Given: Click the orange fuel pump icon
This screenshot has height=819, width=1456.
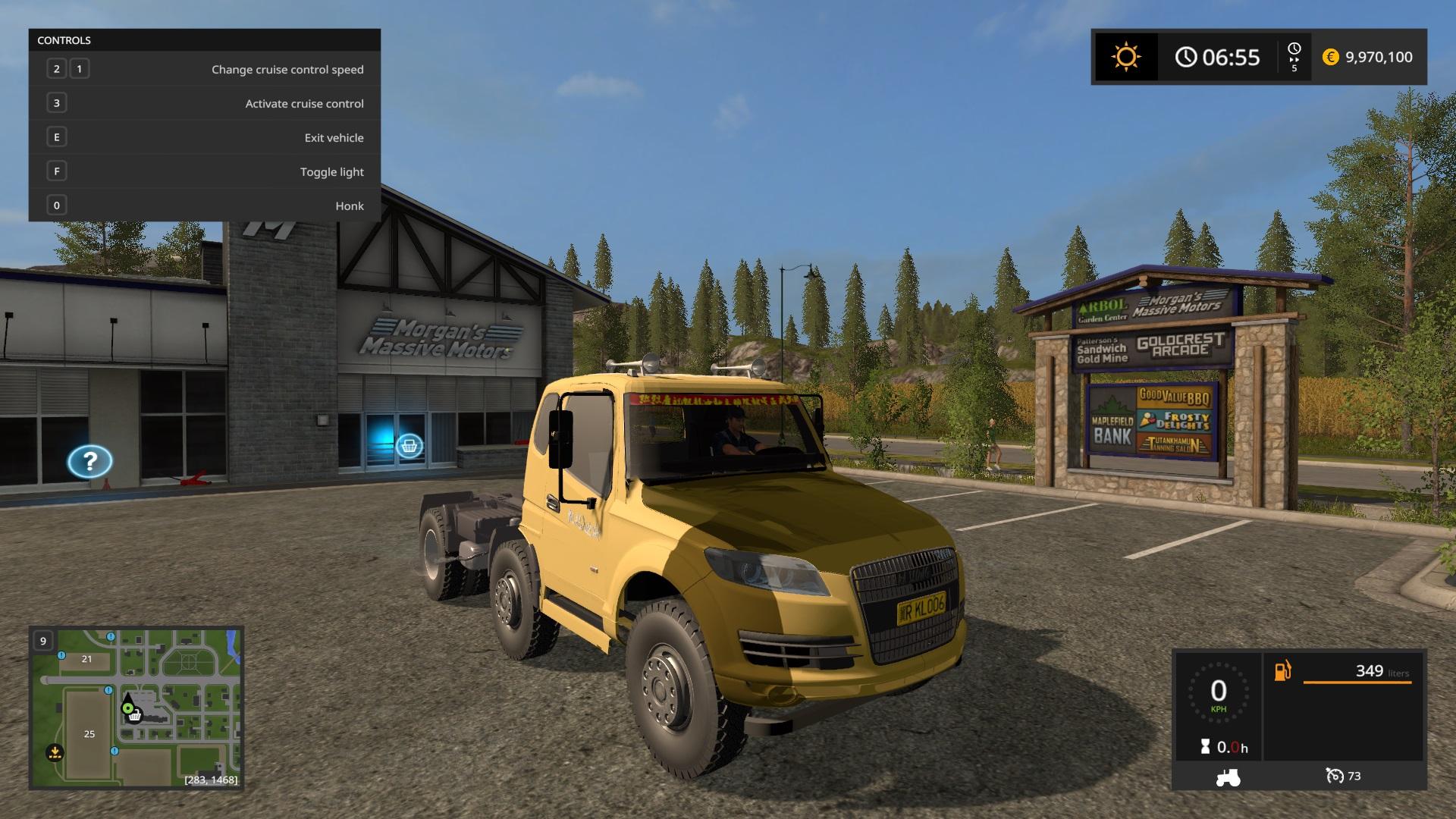Looking at the screenshot, I should (x=1282, y=671).
